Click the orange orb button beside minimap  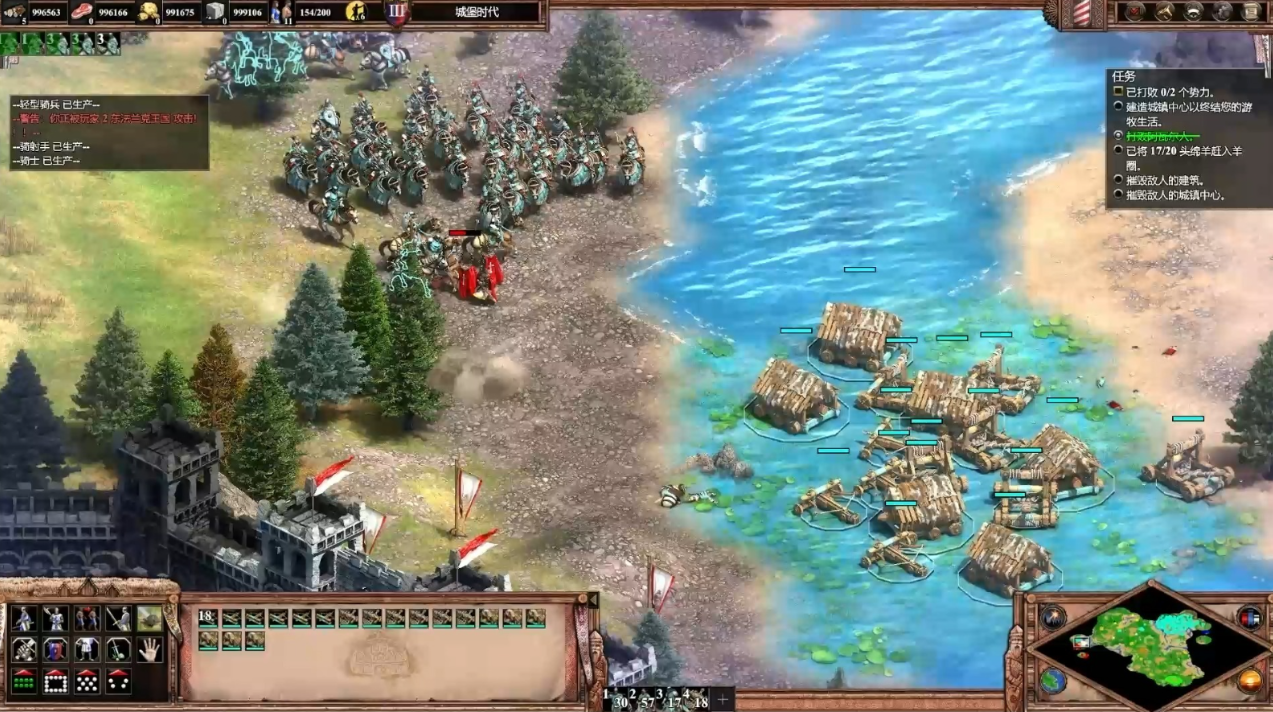(1249, 680)
